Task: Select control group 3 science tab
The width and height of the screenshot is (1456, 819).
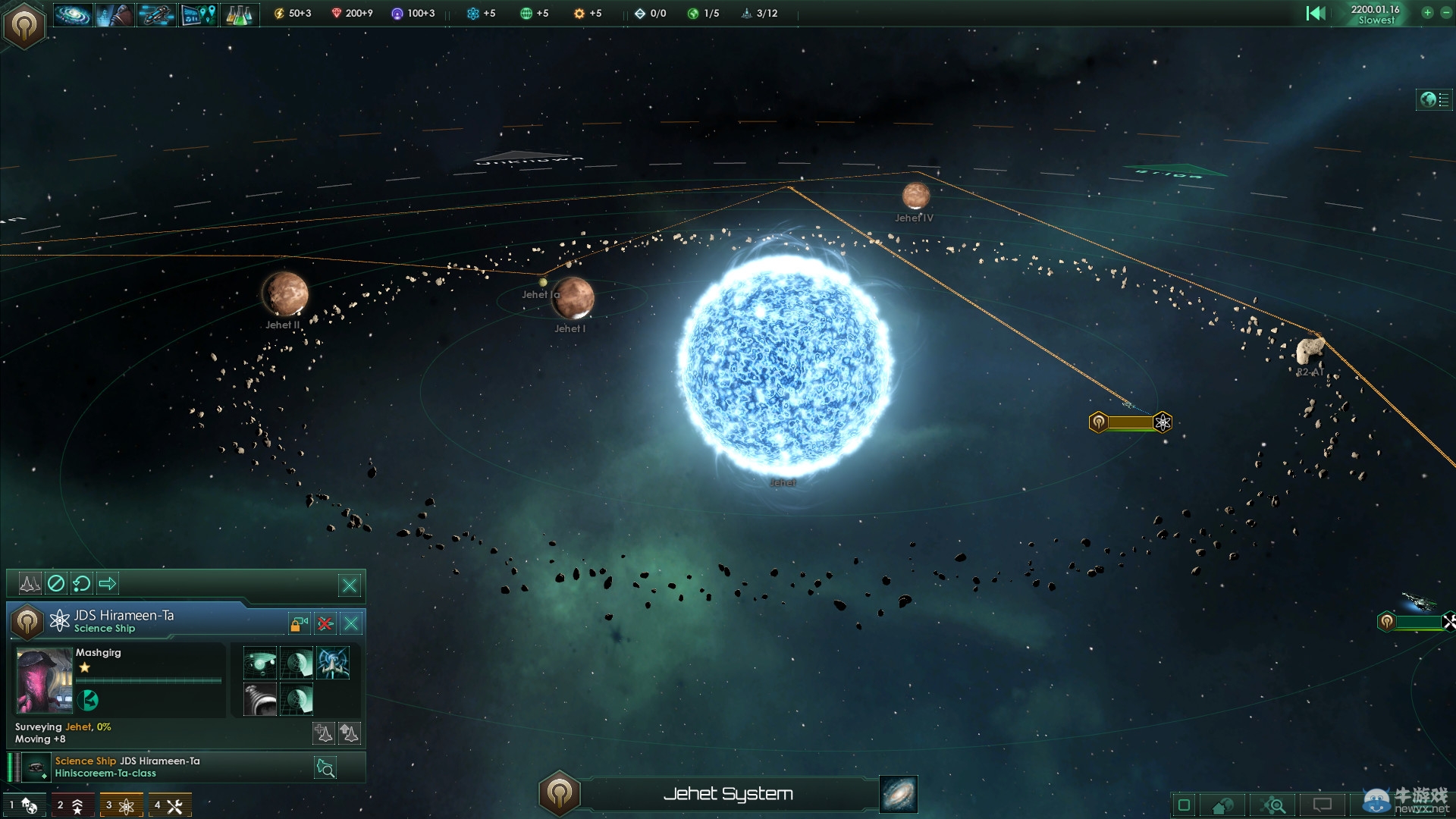Action: pyautogui.click(x=121, y=805)
